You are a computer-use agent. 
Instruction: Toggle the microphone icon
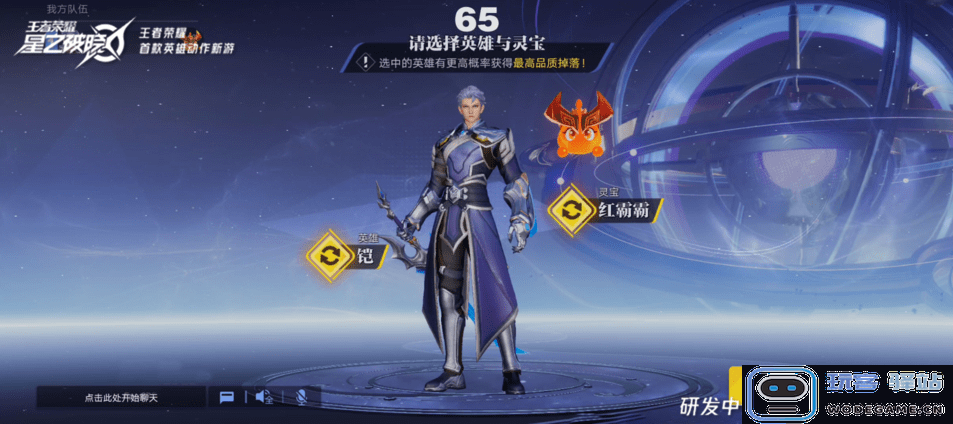(301, 397)
